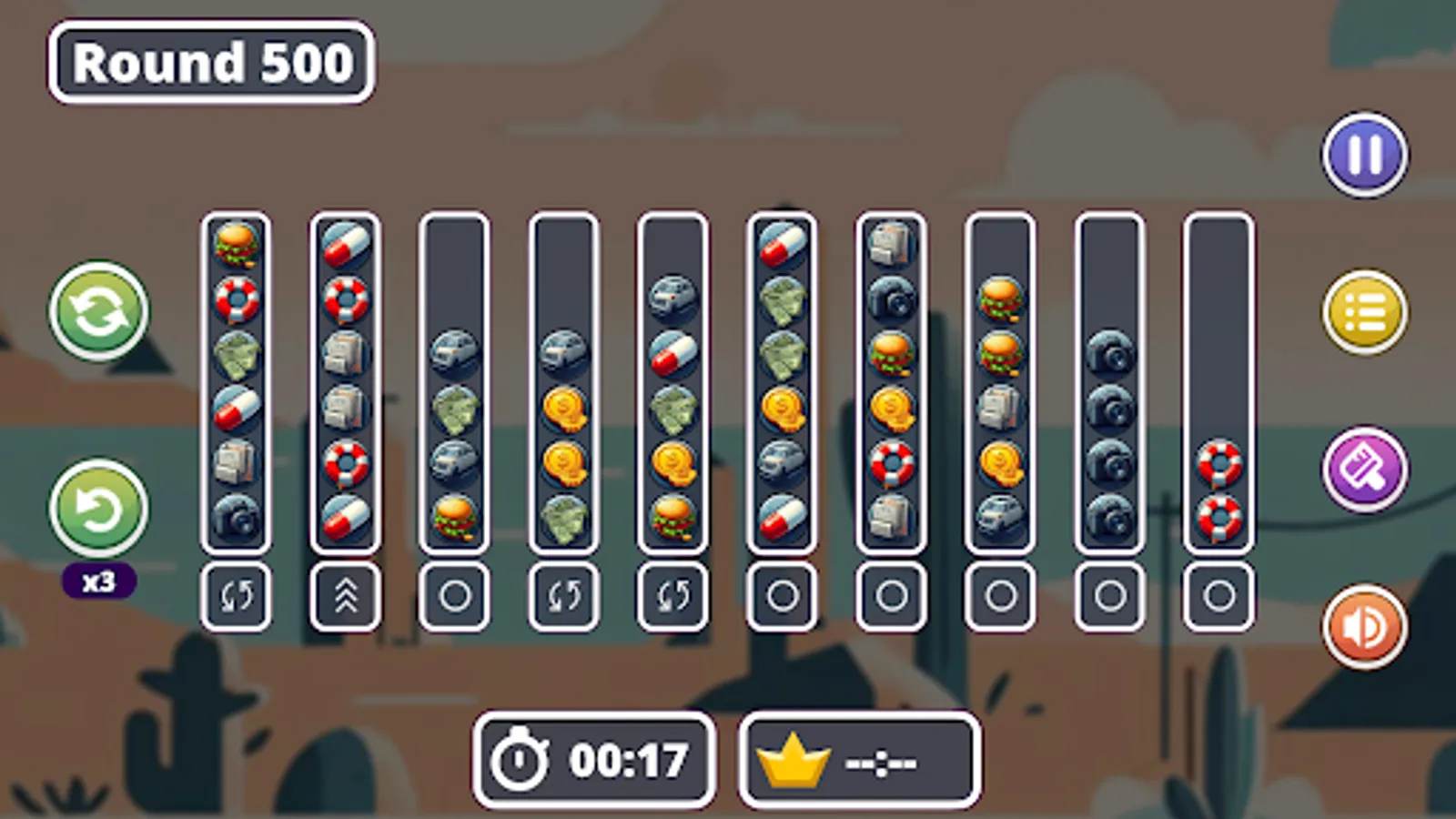Tap the circle marker under the rightmost tube
Image resolution: width=1456 pixels, height=819 pixels.
click(x=1218, y=596)
